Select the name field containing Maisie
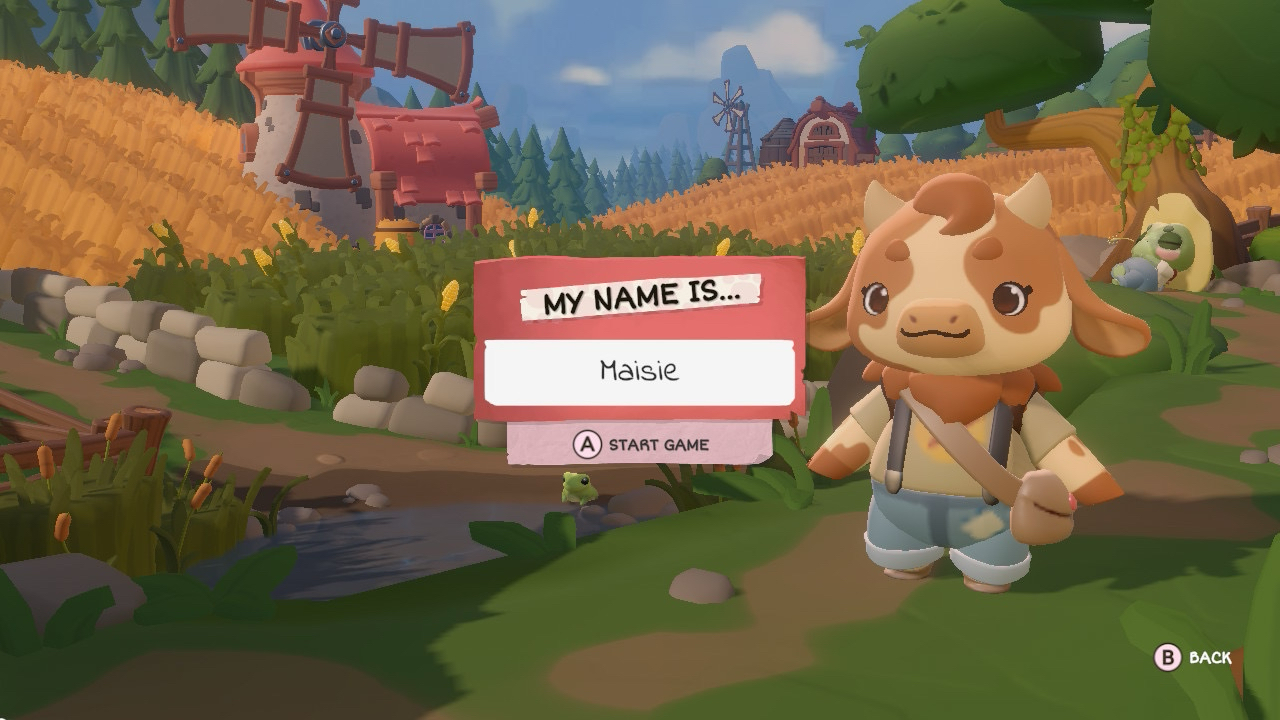Viewport: 1280px width, 720px height. (639, 372)
